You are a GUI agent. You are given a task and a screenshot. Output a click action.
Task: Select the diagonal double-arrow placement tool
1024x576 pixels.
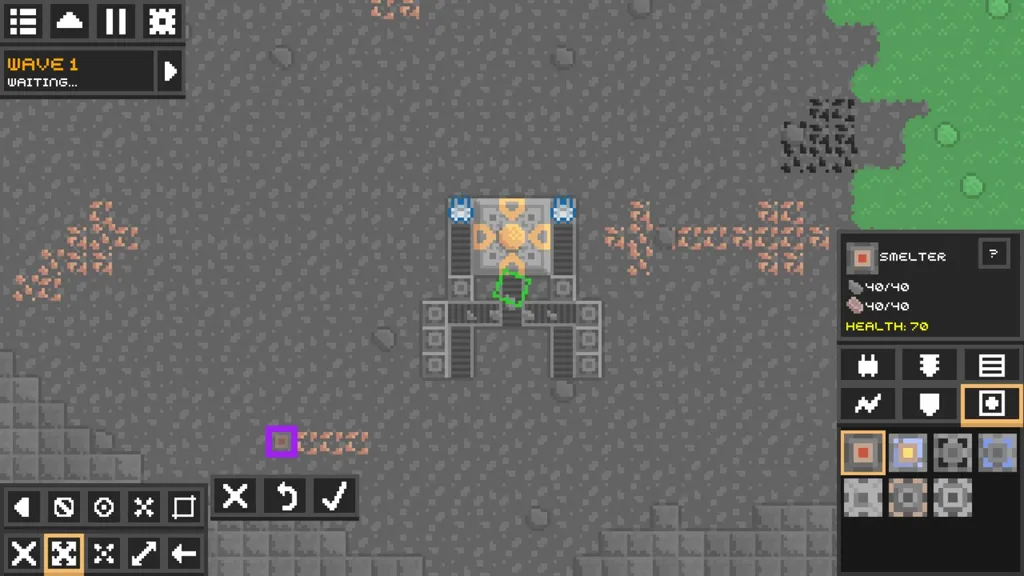pyautogui.click(x=144, y=553)
